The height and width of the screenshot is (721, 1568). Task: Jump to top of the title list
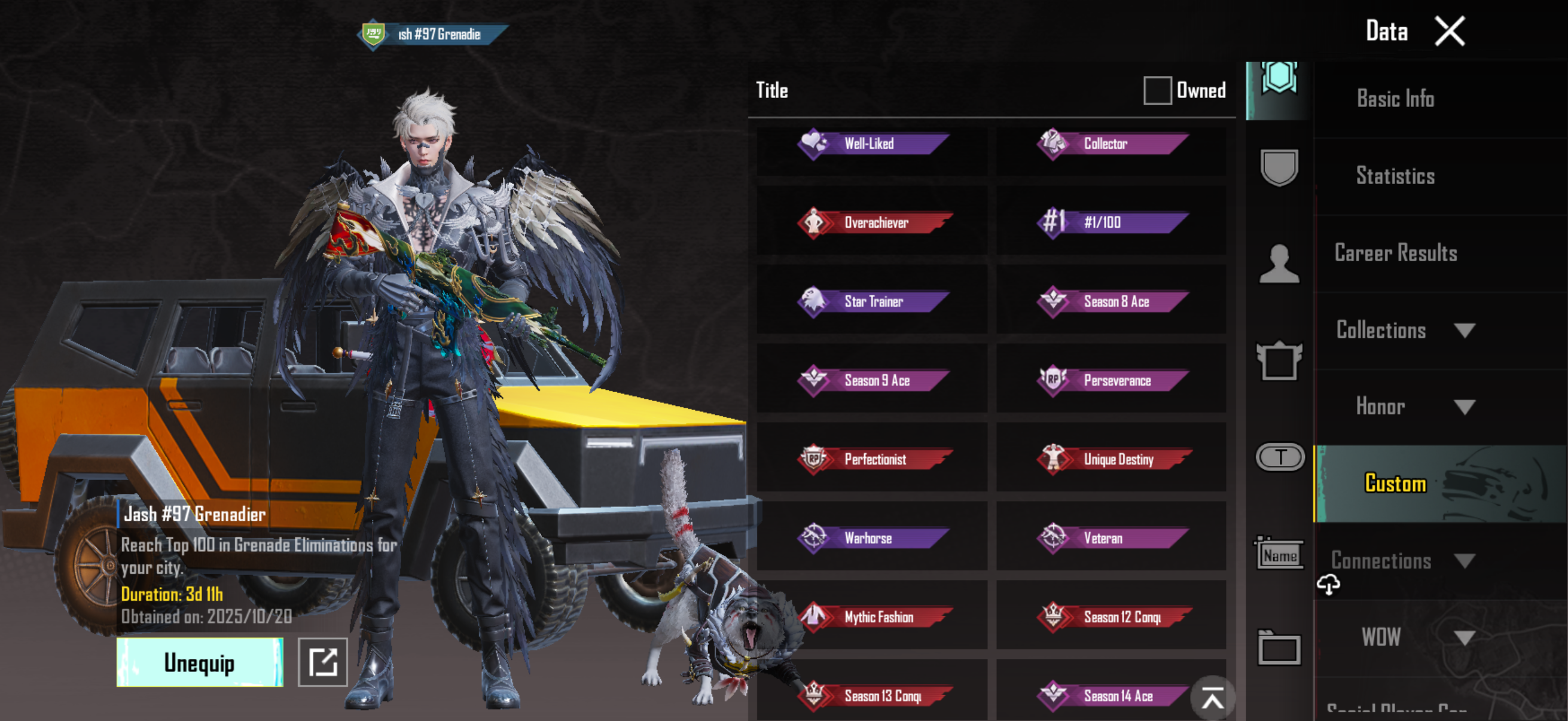click(x=1212, y=698)
